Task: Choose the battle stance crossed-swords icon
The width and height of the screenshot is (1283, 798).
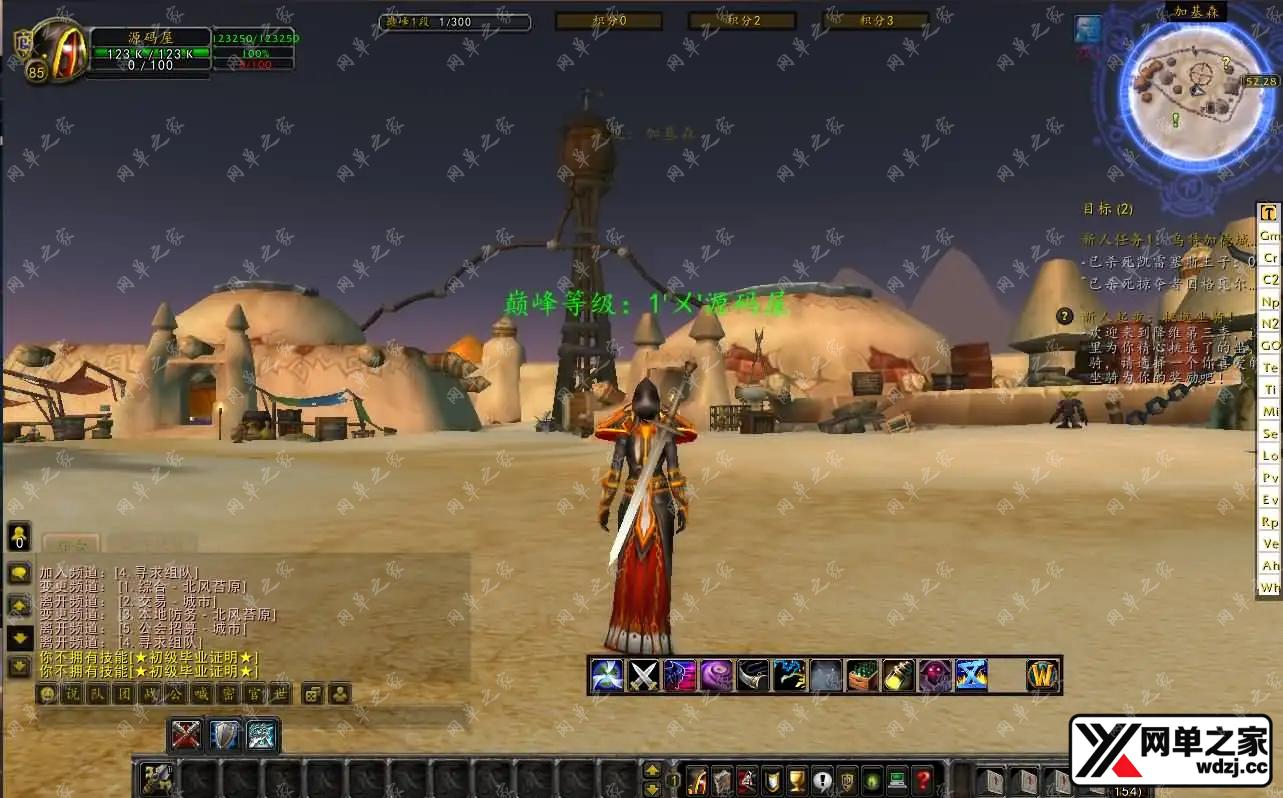Action: (x=187, y=735)
